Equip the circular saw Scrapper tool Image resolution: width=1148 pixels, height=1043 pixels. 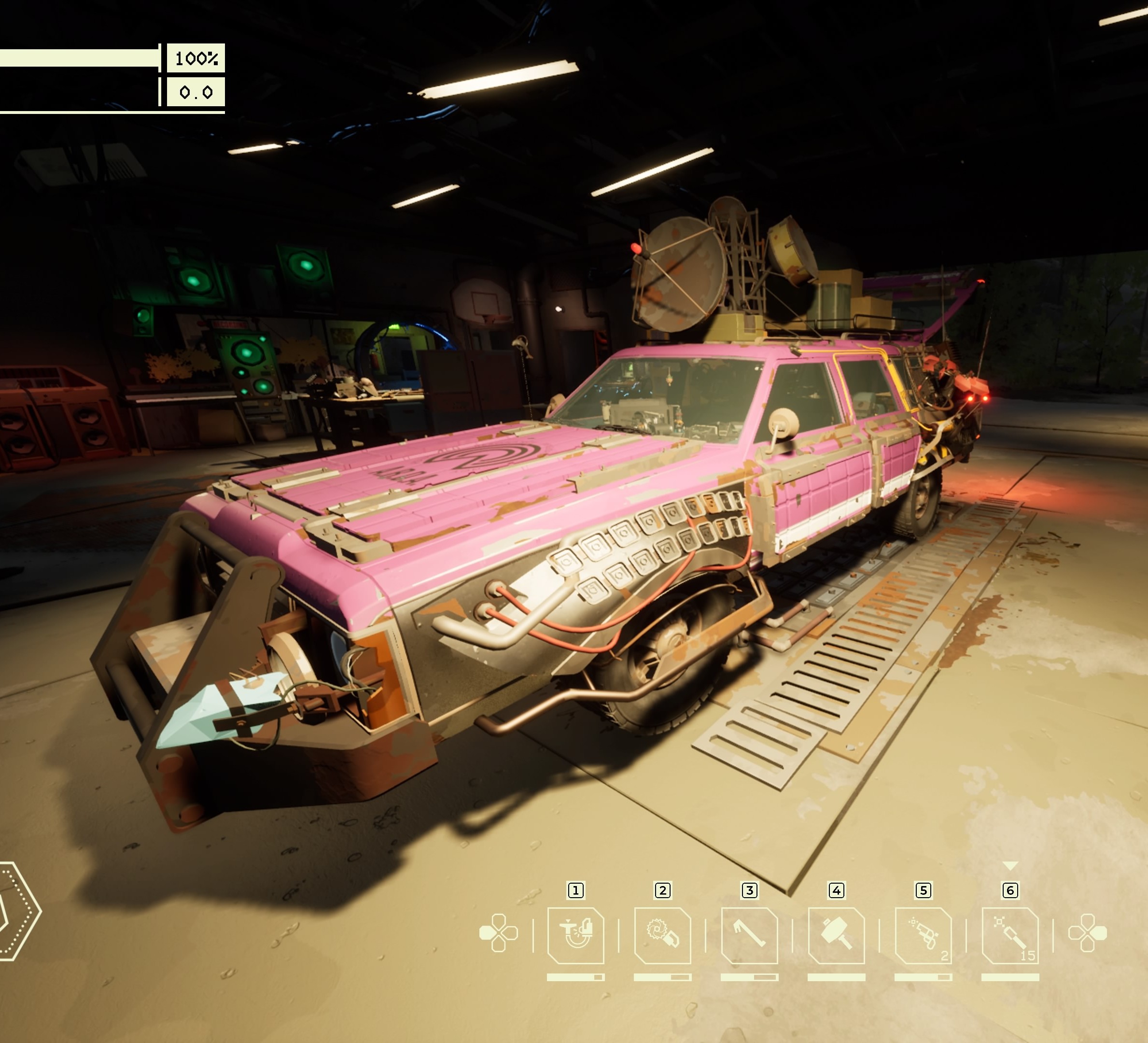point(662,935)
